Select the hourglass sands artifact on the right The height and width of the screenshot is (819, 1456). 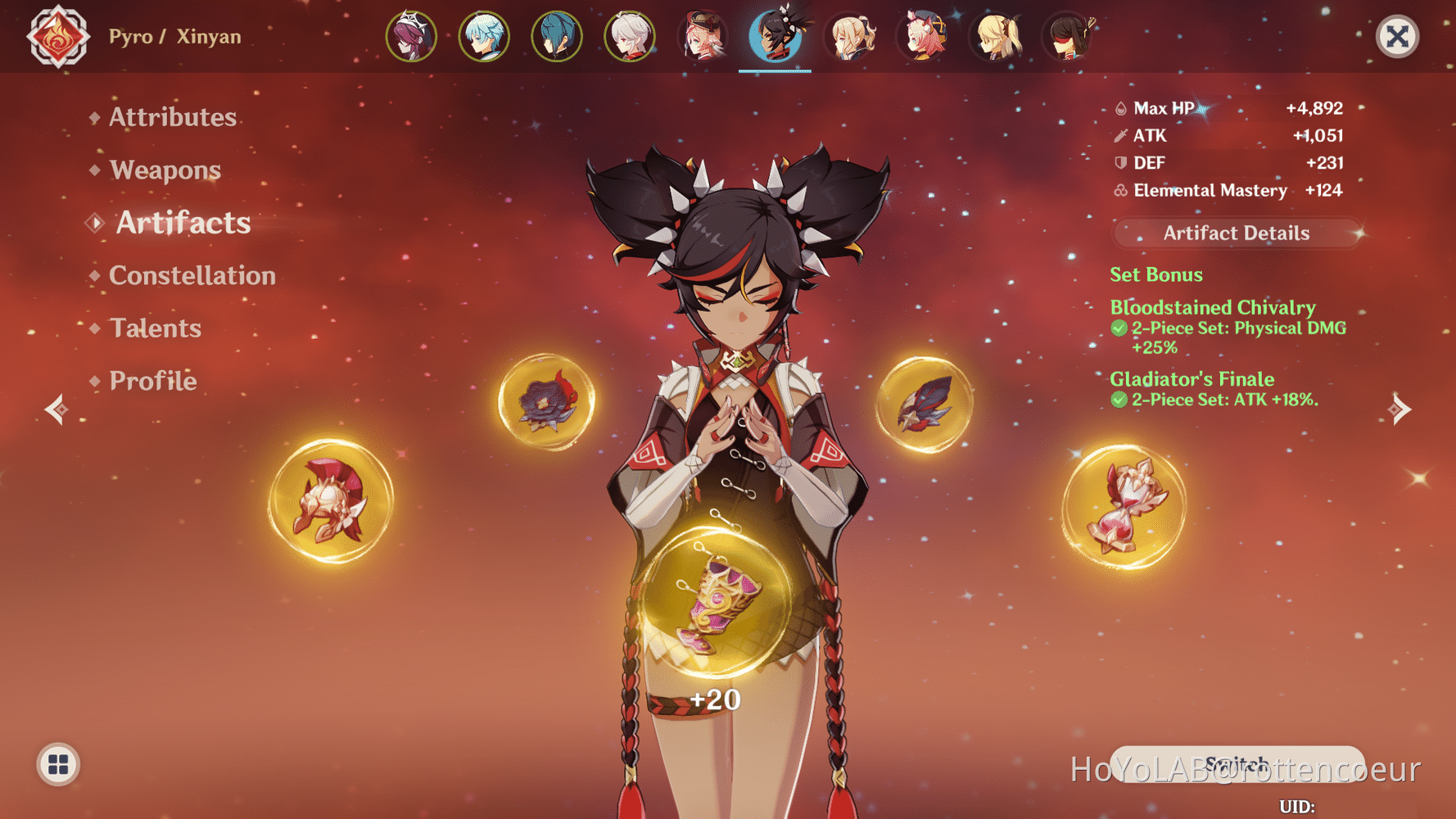coord(1125,504)
